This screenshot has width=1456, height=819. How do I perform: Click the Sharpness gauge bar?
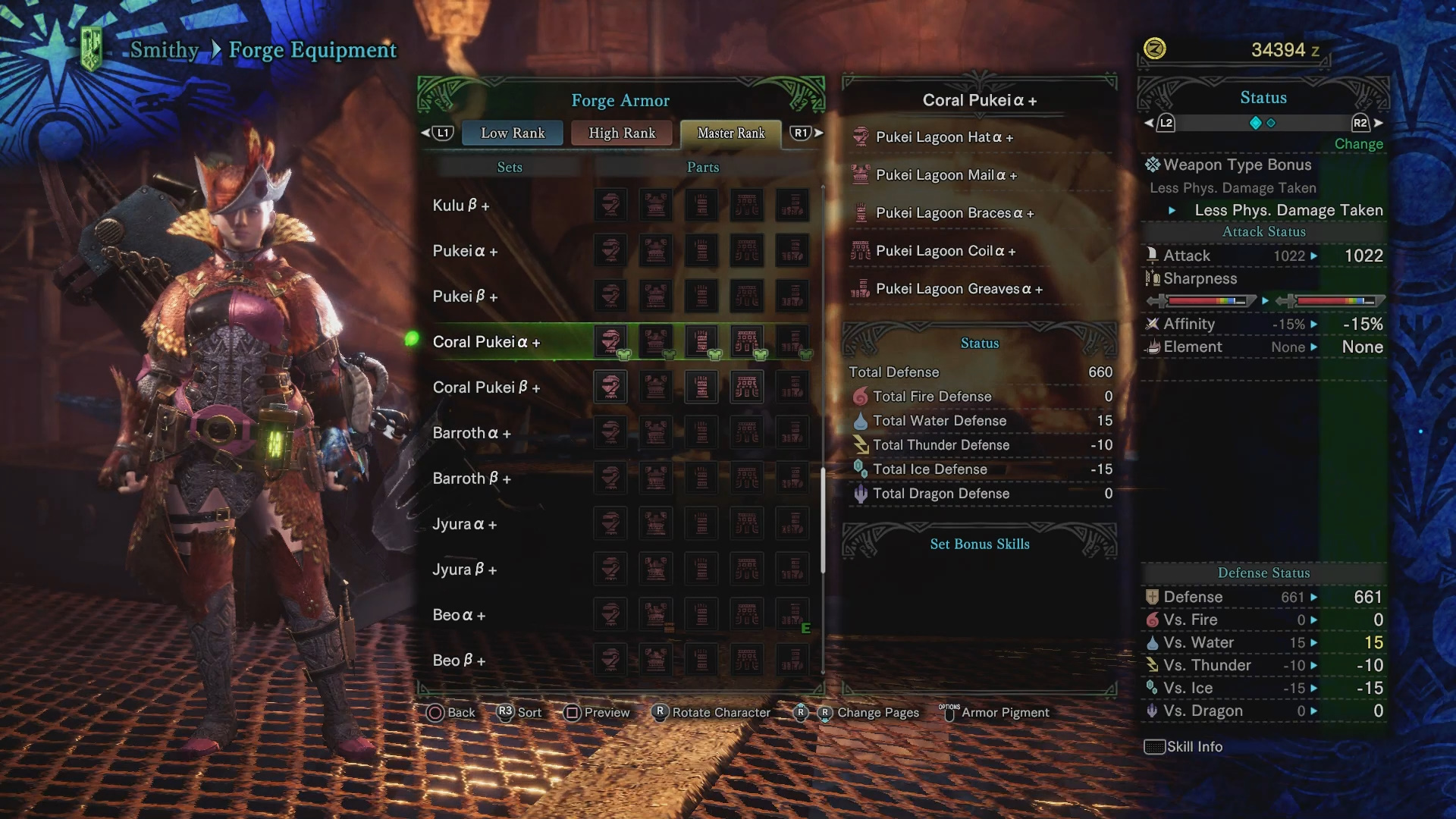(x=1206, y=301)
